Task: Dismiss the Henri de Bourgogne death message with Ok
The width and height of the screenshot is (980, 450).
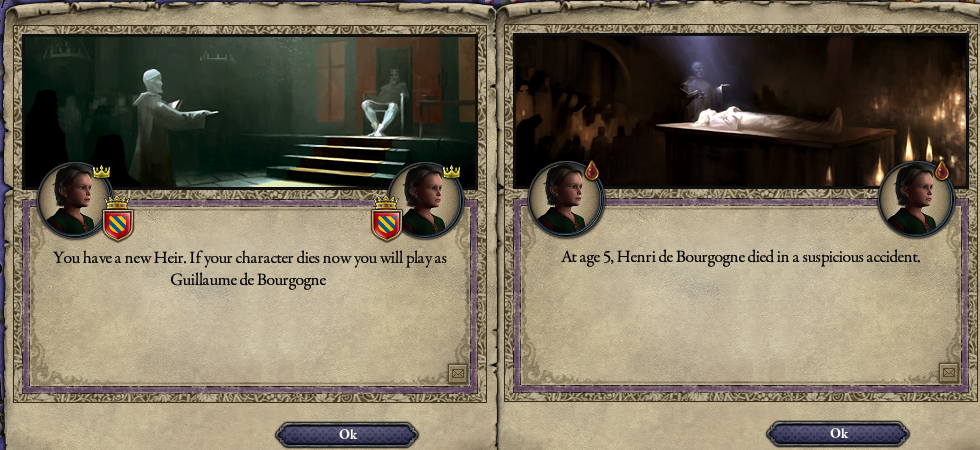Action: coord(838,433)
